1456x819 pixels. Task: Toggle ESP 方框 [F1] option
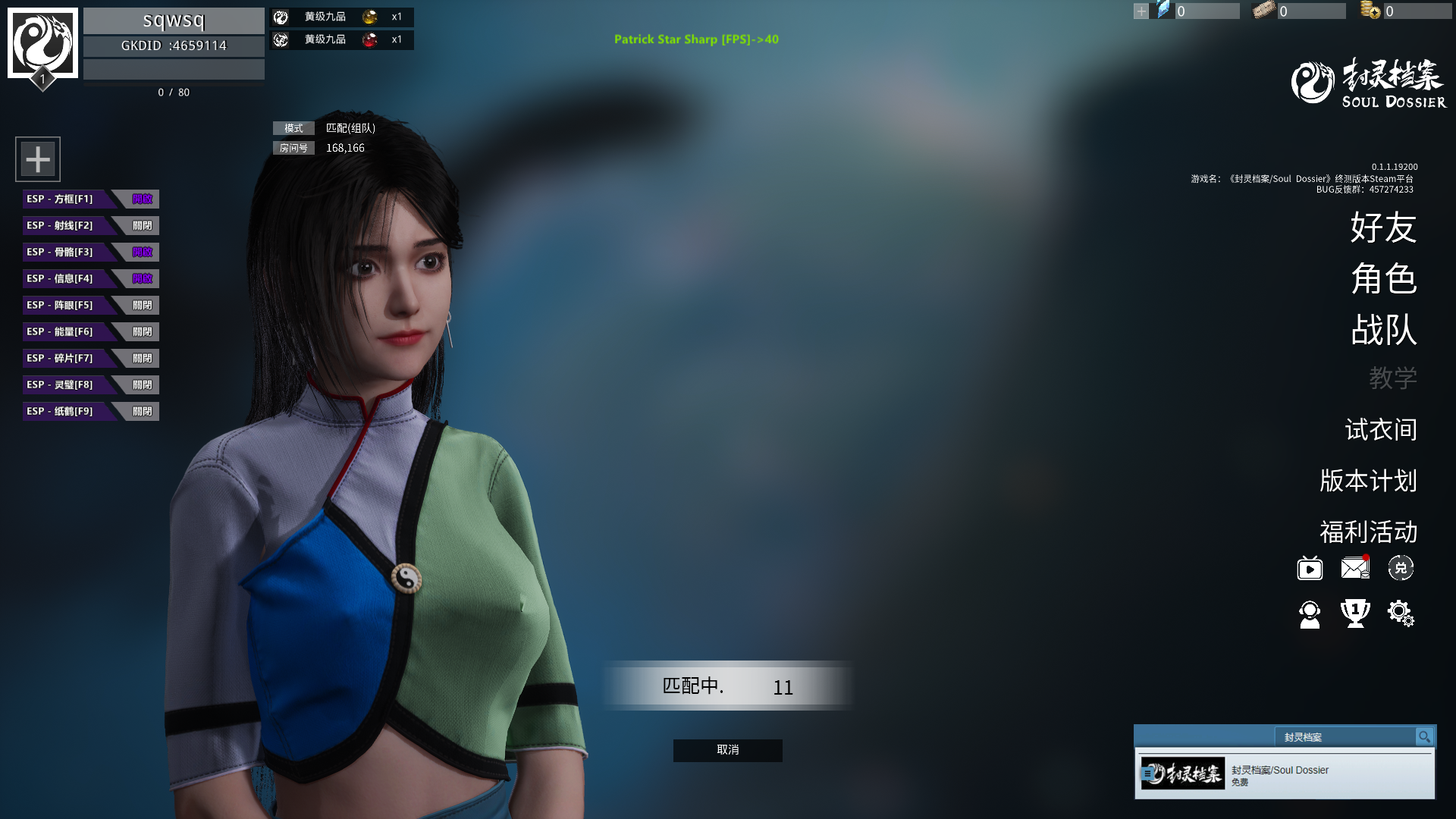[141, 199]
